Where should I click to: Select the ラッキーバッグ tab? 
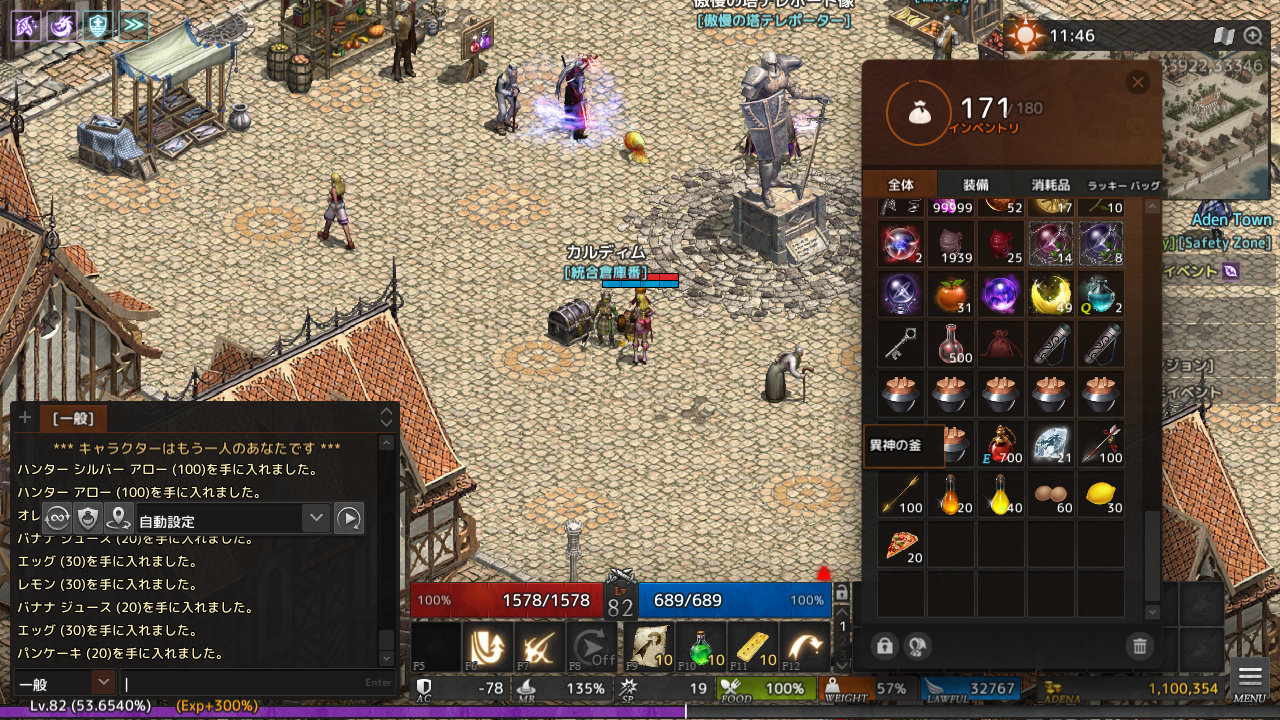(1124, 185)
